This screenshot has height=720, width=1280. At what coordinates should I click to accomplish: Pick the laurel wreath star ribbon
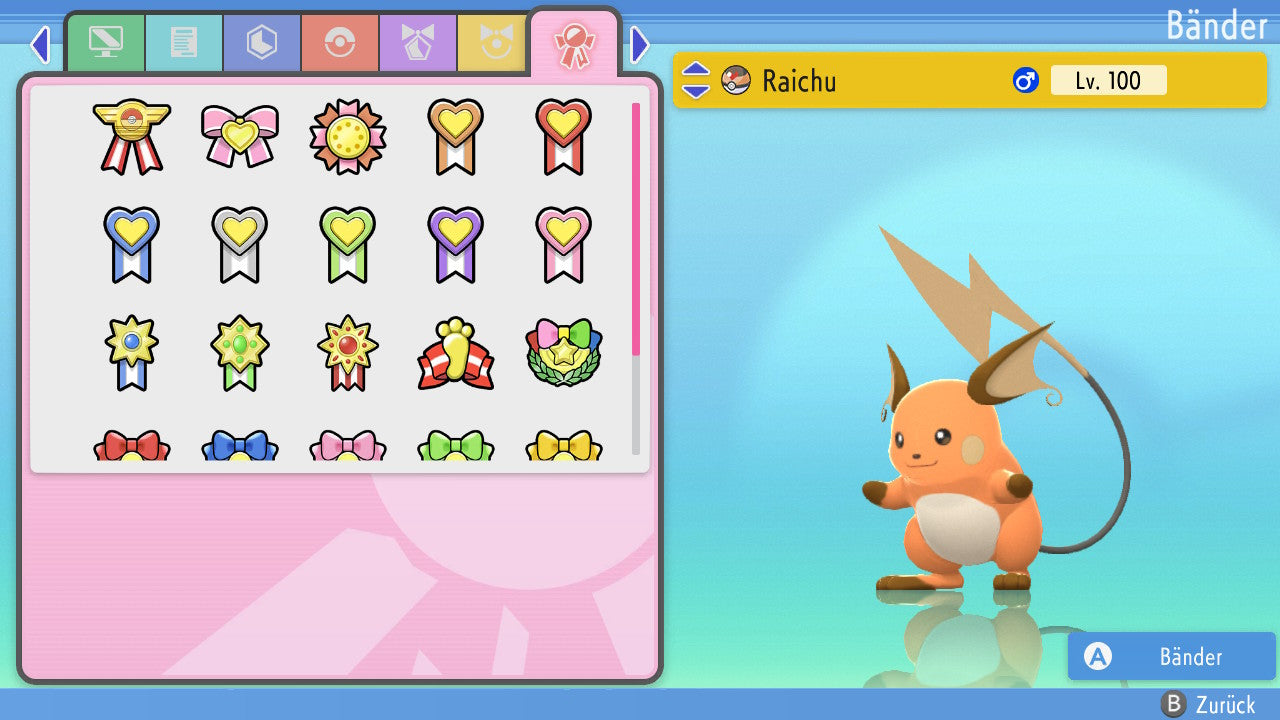(x=563, y=353)
